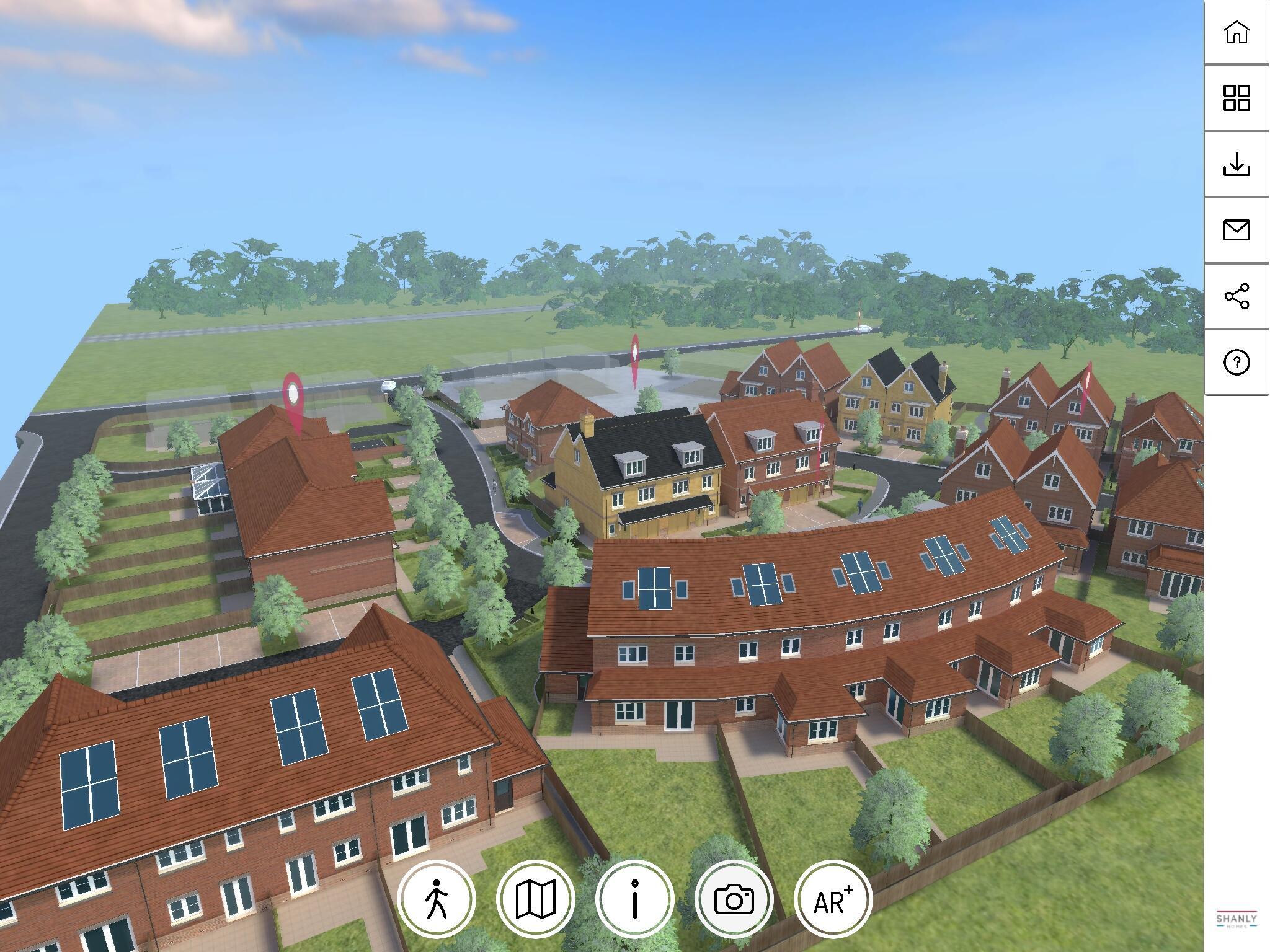Switch to walking person mode
The image size is (1270, 952).
pyautogui.click(x=437, y=899)
